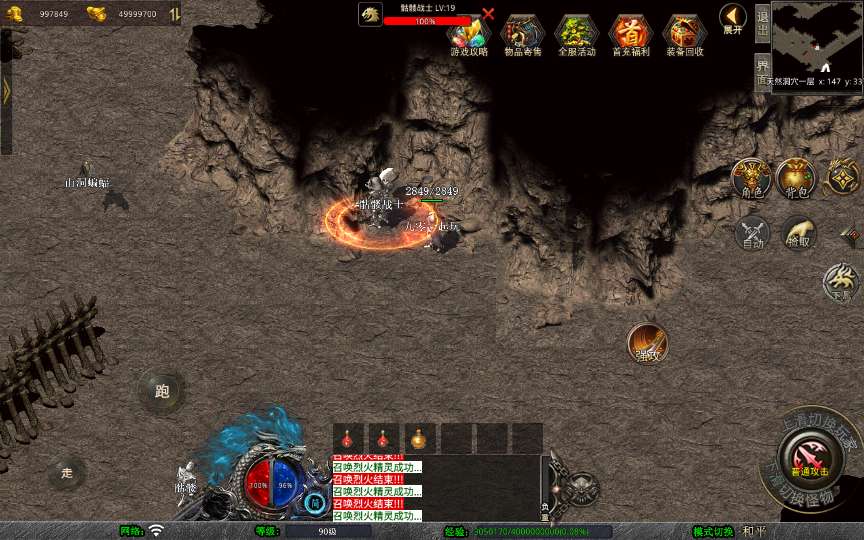This screenshot has width=864, height=540.
Task: Open the 角色 character panel
Action: [751, 177]
